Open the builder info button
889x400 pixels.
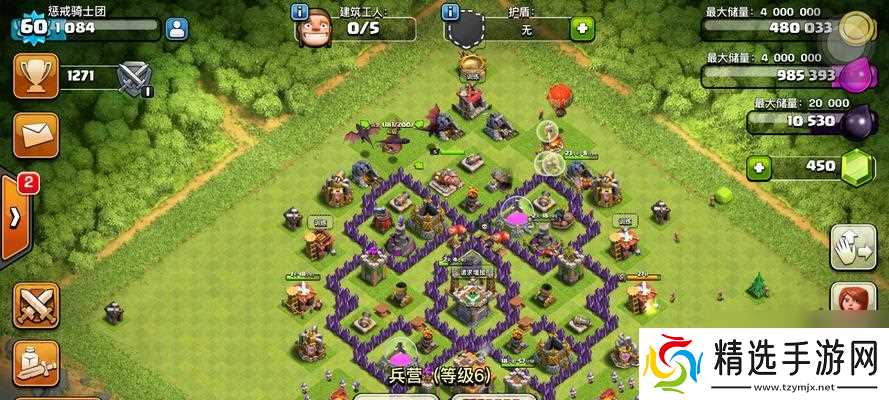pyautogui.click(x=299, y=12)
